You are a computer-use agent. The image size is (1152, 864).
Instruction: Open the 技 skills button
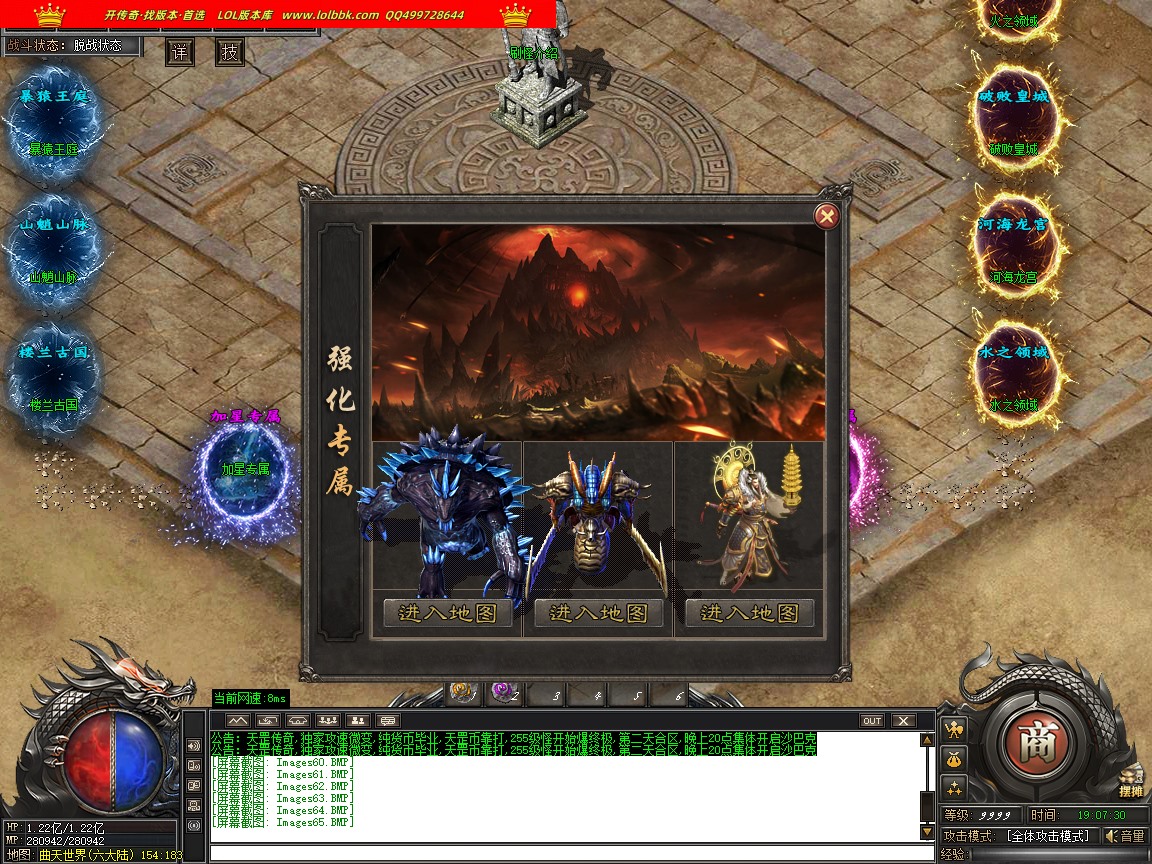pos(230,52)
